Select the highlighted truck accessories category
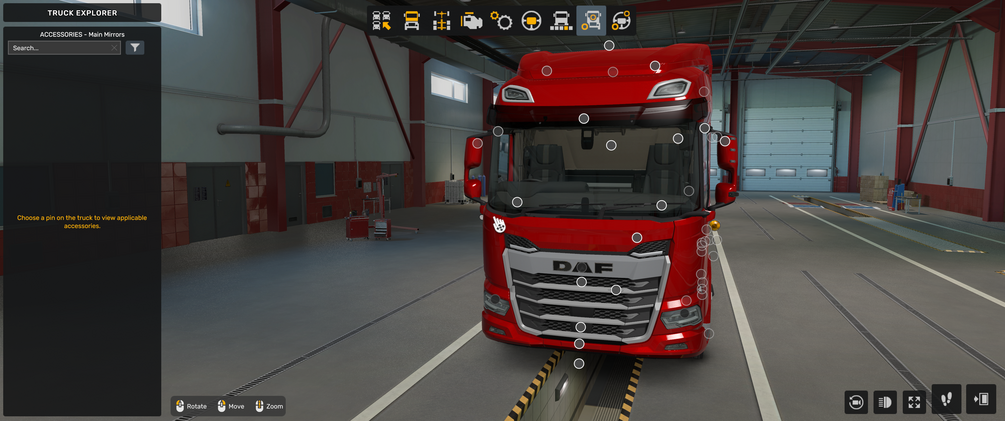 pyautogui.click(x=591, y=21)
